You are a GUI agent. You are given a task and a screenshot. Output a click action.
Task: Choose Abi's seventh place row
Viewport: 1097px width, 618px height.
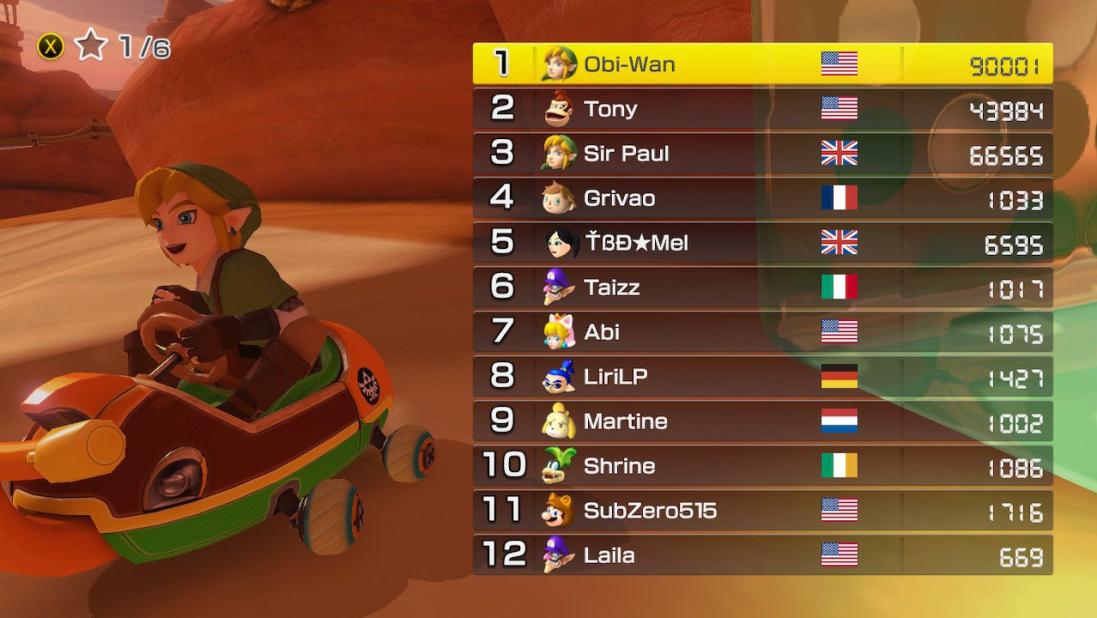pyautogui.click(x=762, y=332)
